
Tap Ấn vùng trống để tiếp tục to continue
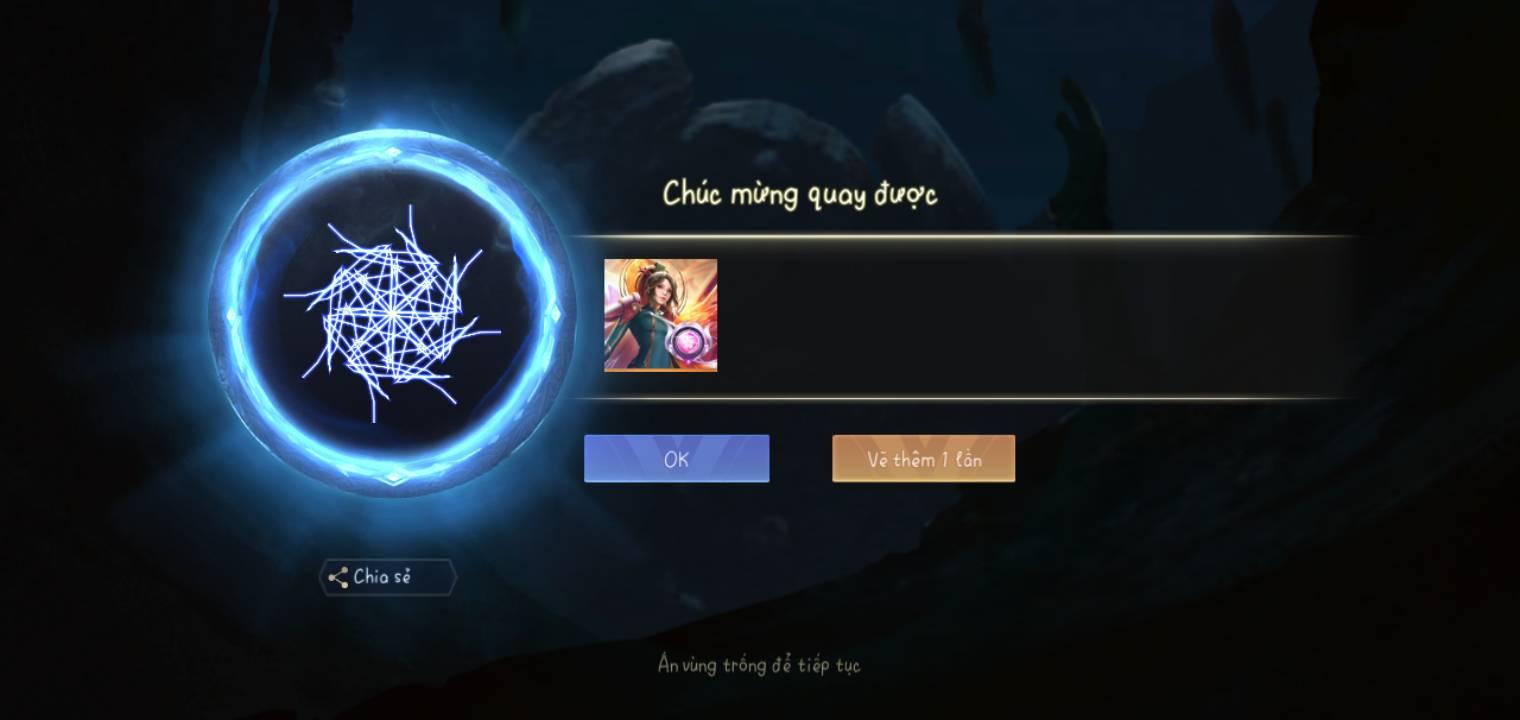point(758,664)
